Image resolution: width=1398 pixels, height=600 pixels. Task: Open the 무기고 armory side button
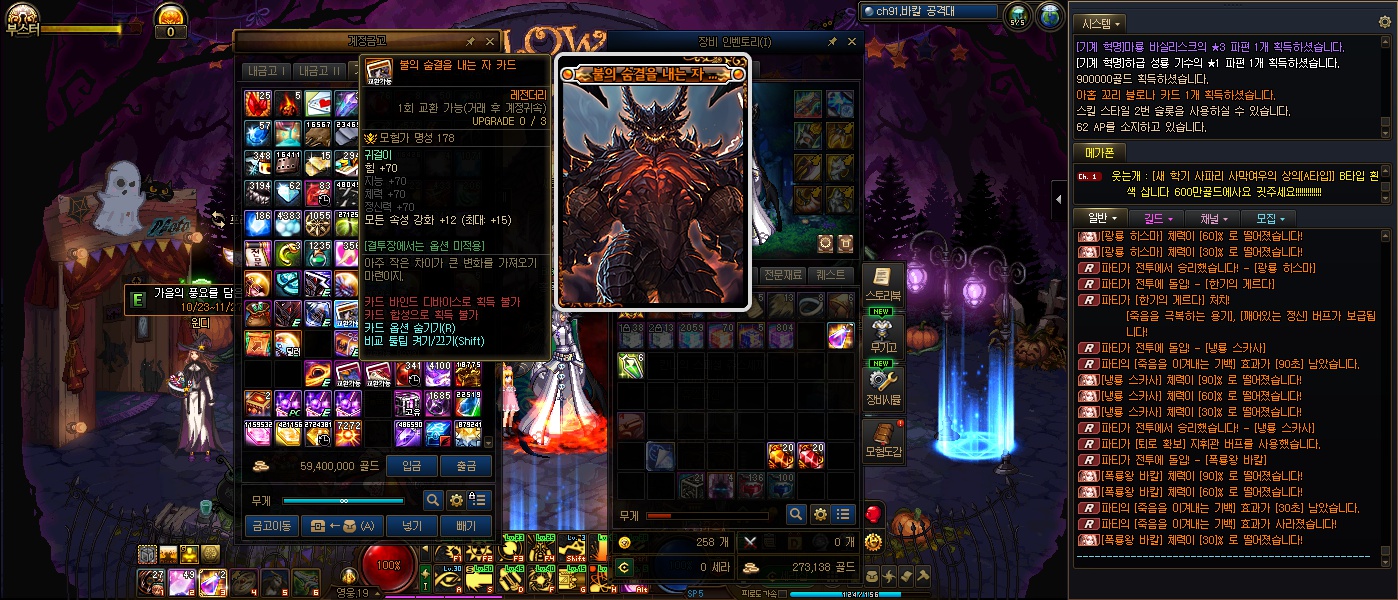pyautogui.click(x=884, y=338)
